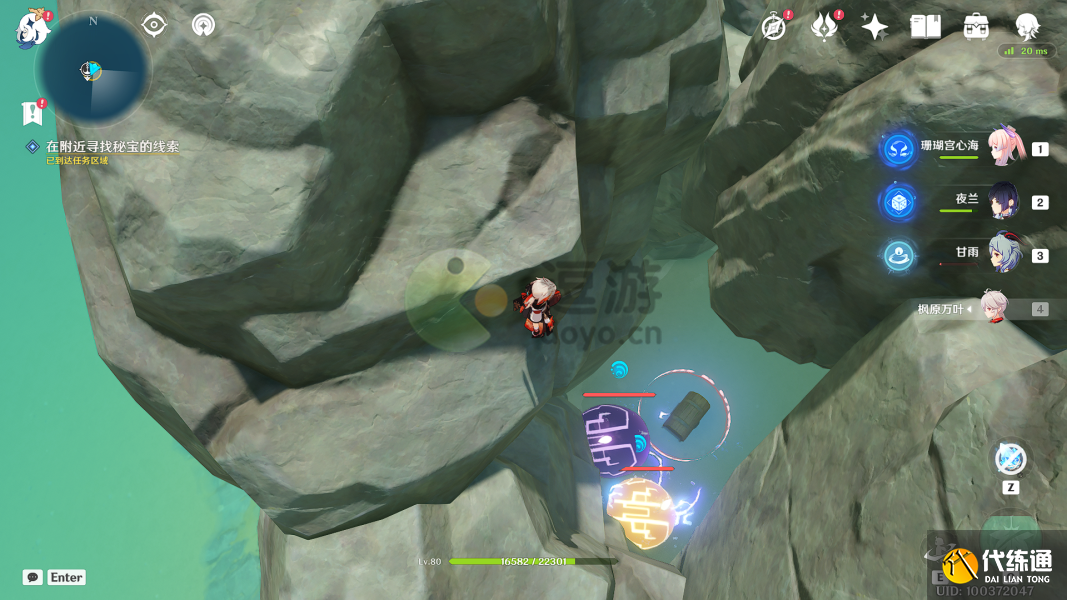Open the chat box
This screenshot has height=600, width=1067.
click(x=34, y=577)
